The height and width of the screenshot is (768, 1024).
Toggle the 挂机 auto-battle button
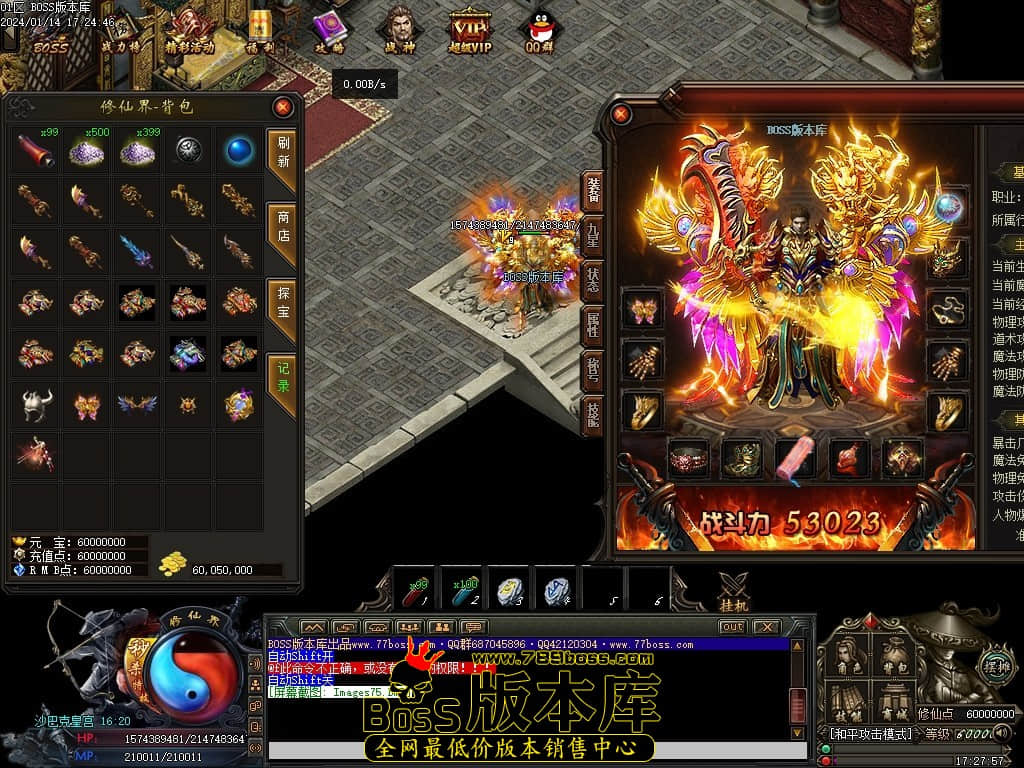(x=733, y=588)
